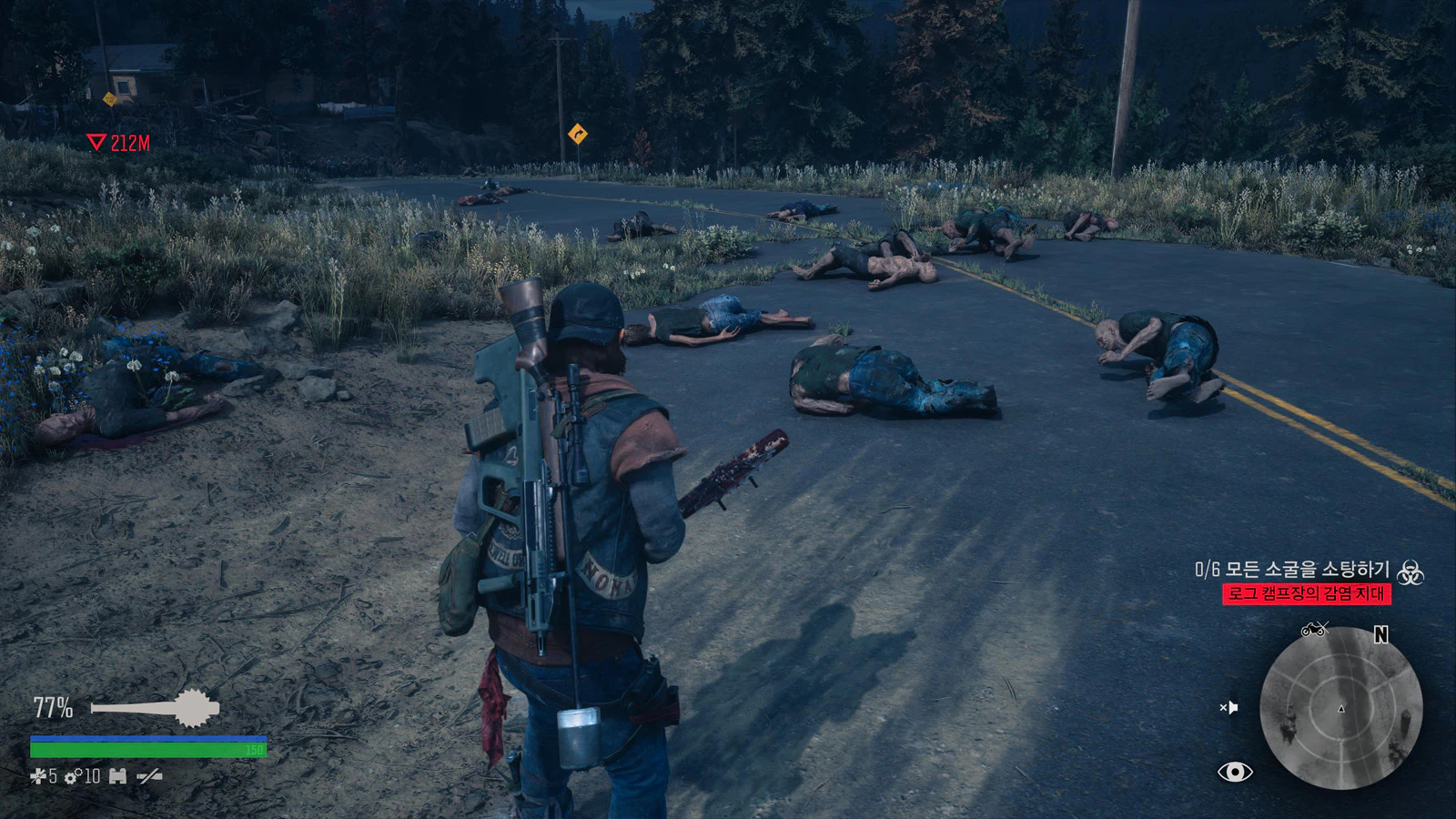Click the binoculars icon
The height and width of the screenshot is (819, 1456).
click(x=117, y=776)
